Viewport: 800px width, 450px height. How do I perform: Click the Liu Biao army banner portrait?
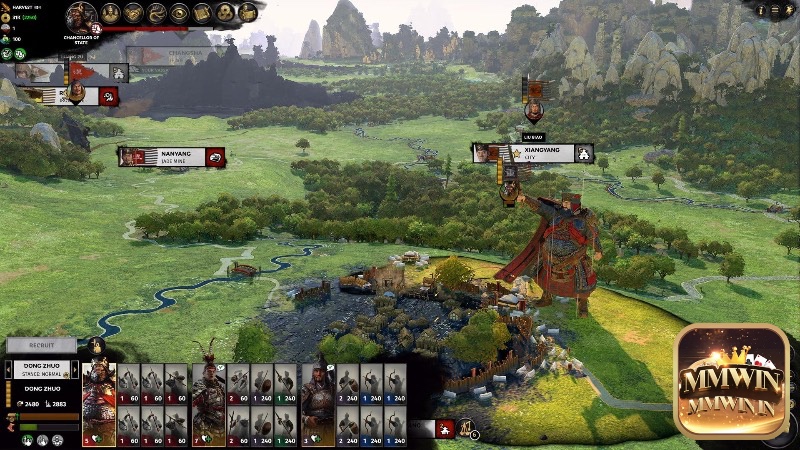click(534, 108)
